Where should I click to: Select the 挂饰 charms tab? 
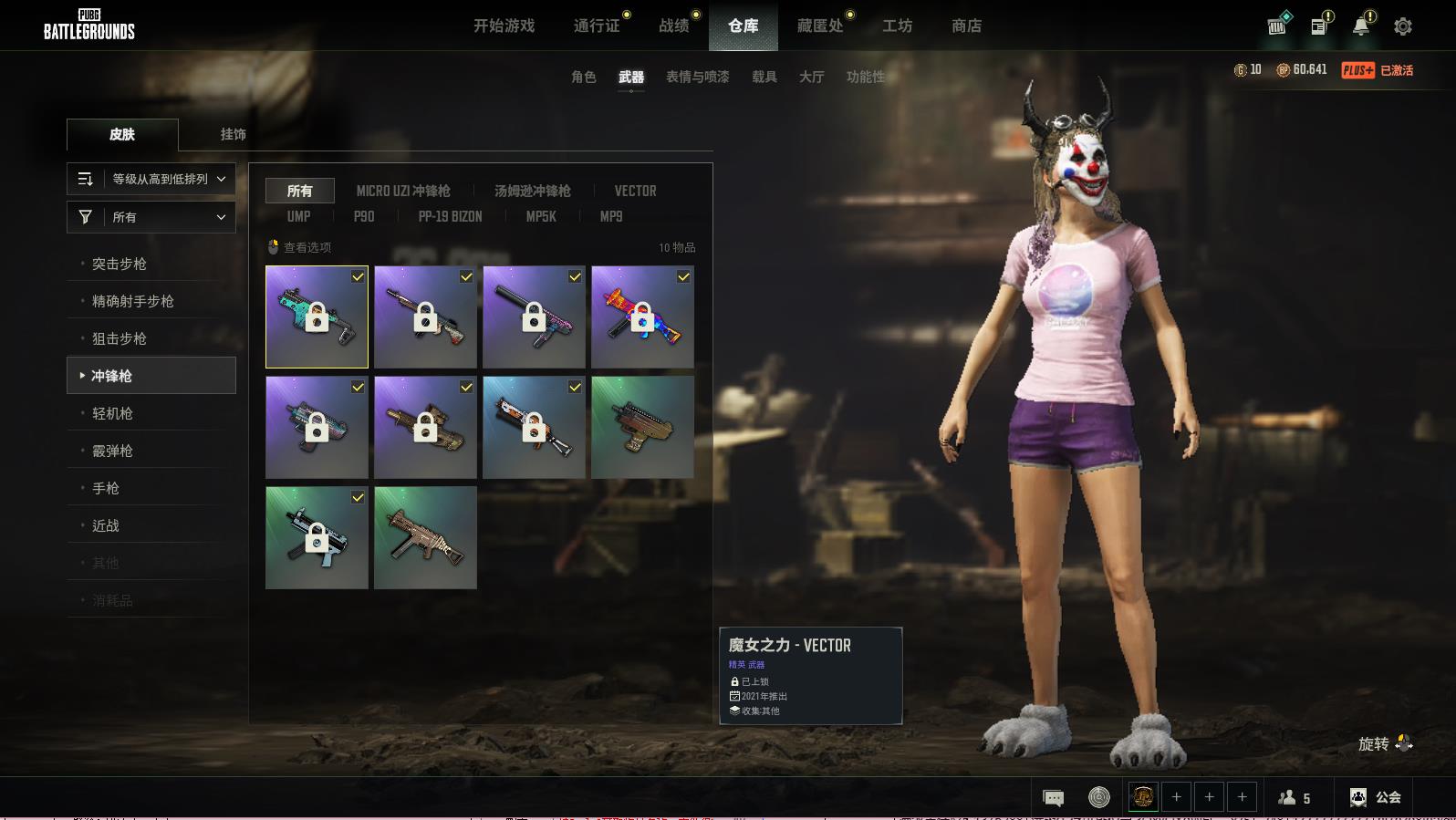click(233, 134)
